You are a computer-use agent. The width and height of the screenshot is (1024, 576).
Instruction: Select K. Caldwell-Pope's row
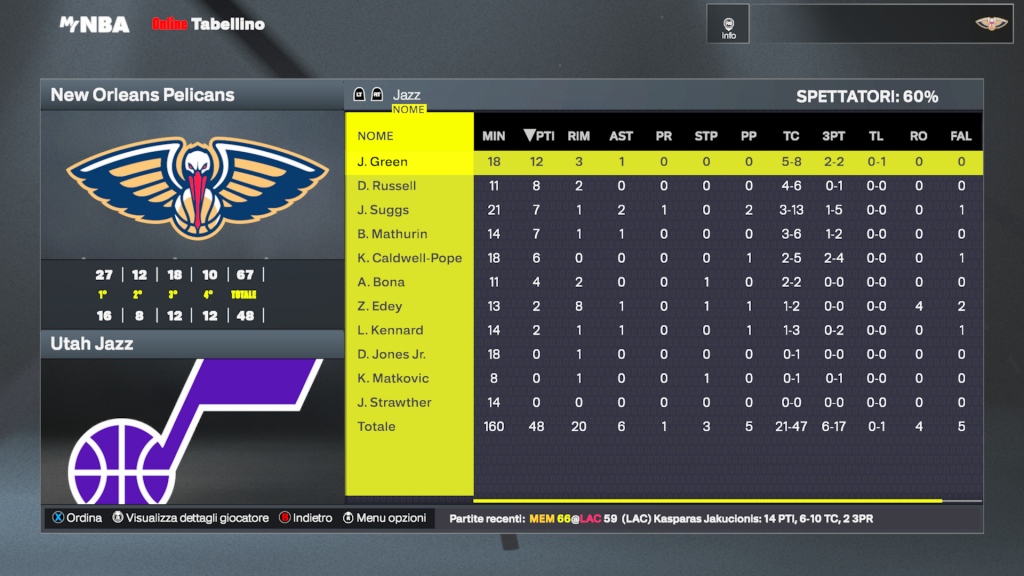click(x=409, y=258)
